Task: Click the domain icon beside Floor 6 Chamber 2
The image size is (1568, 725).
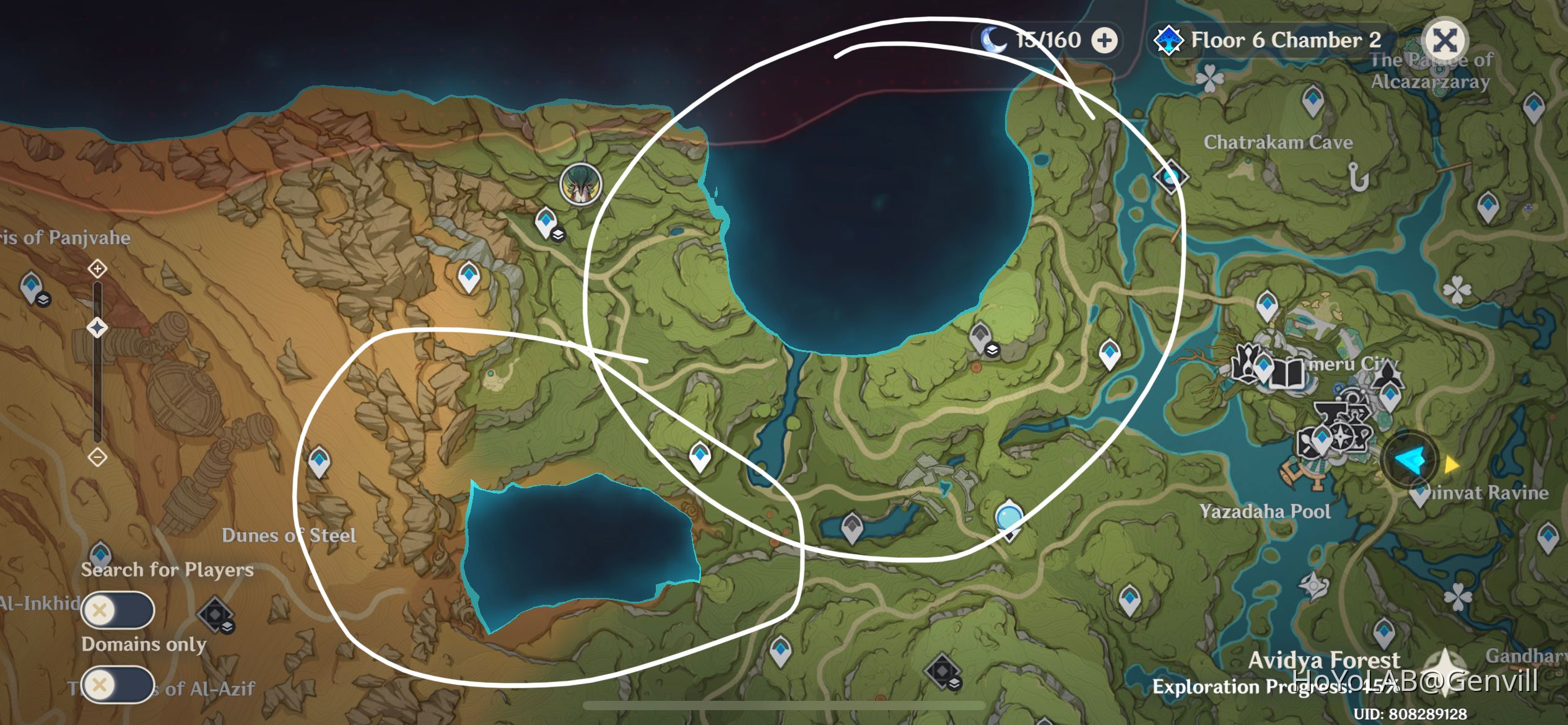Action: (x=1168, y=40)
